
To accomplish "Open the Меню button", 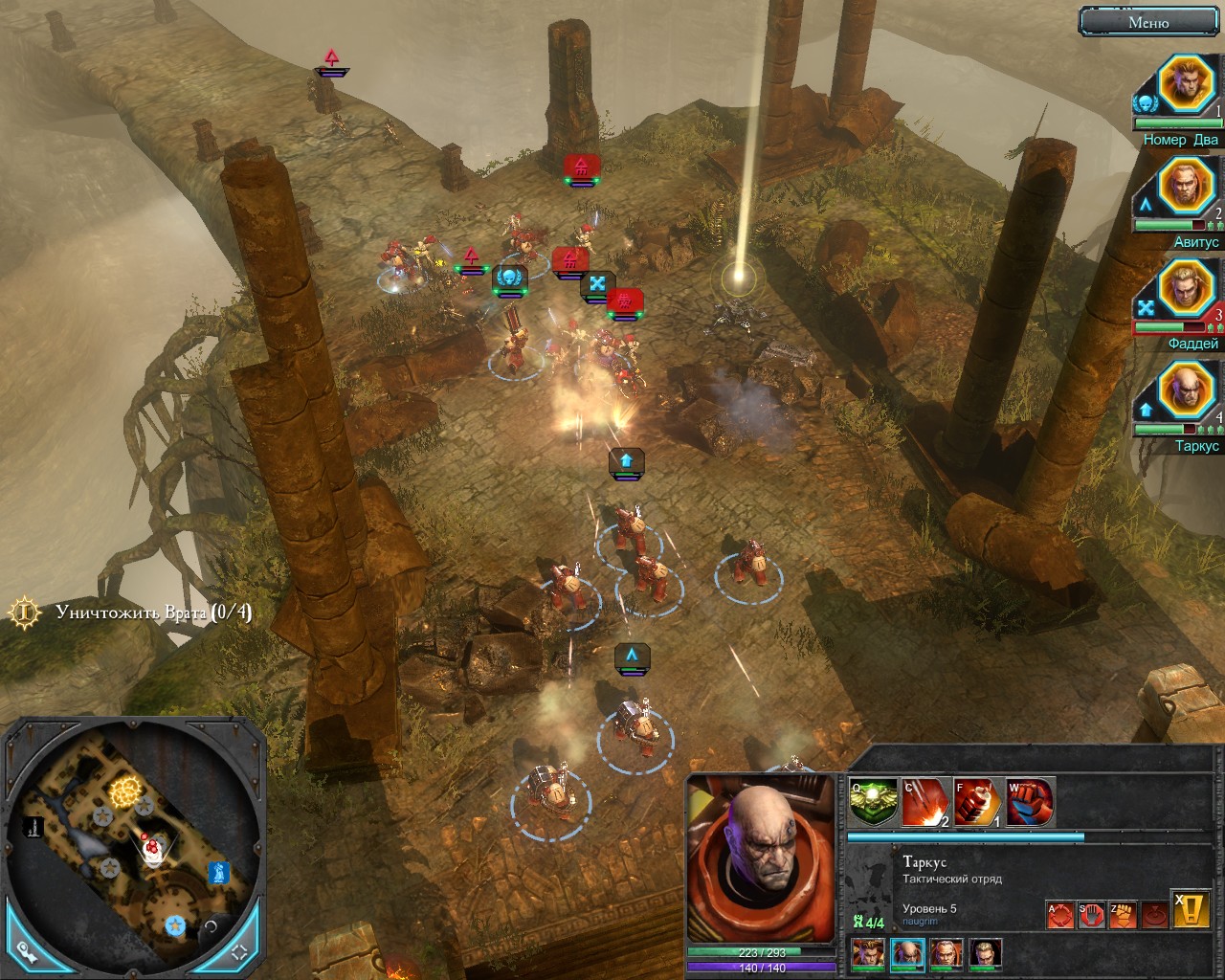I will tap(1148, 22).
